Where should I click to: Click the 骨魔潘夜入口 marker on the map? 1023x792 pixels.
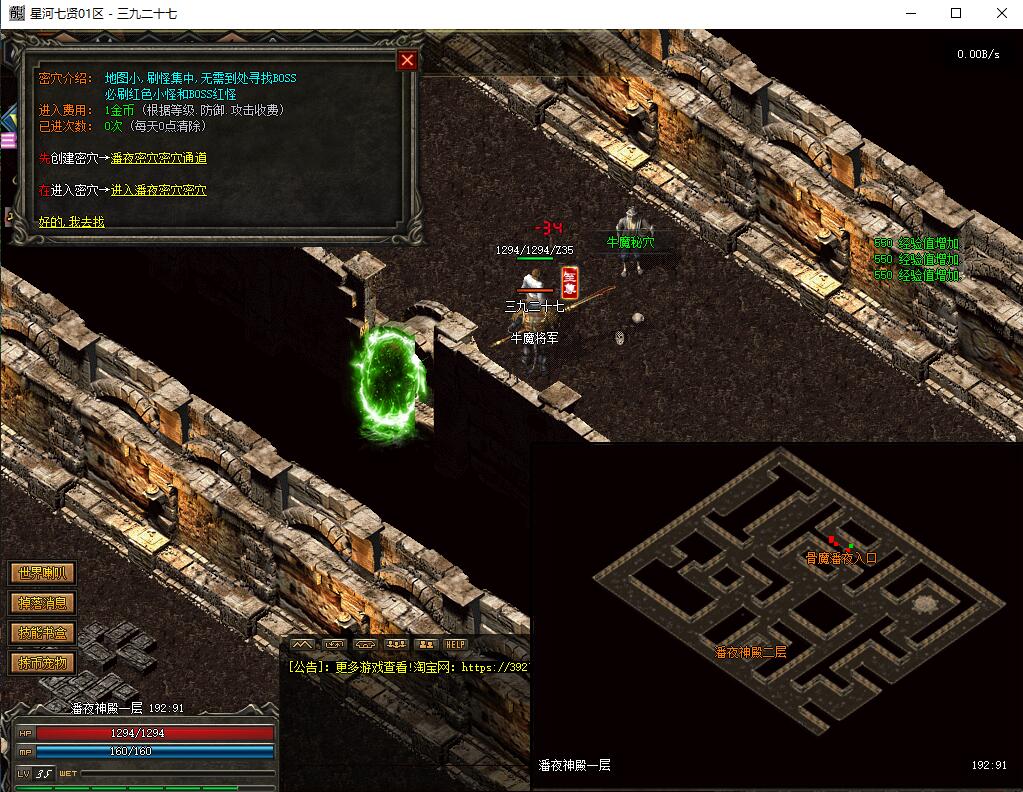coord(841,558)
